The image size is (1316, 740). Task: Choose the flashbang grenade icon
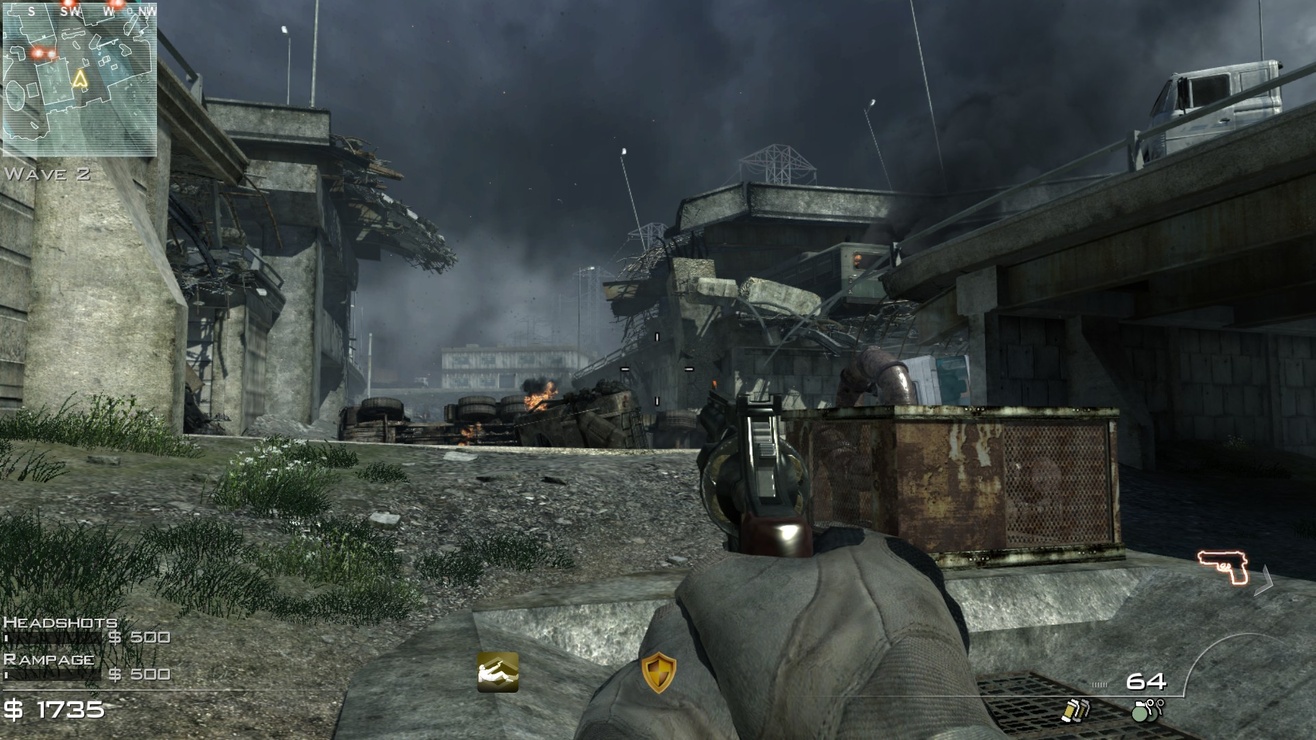point(1075,710)
